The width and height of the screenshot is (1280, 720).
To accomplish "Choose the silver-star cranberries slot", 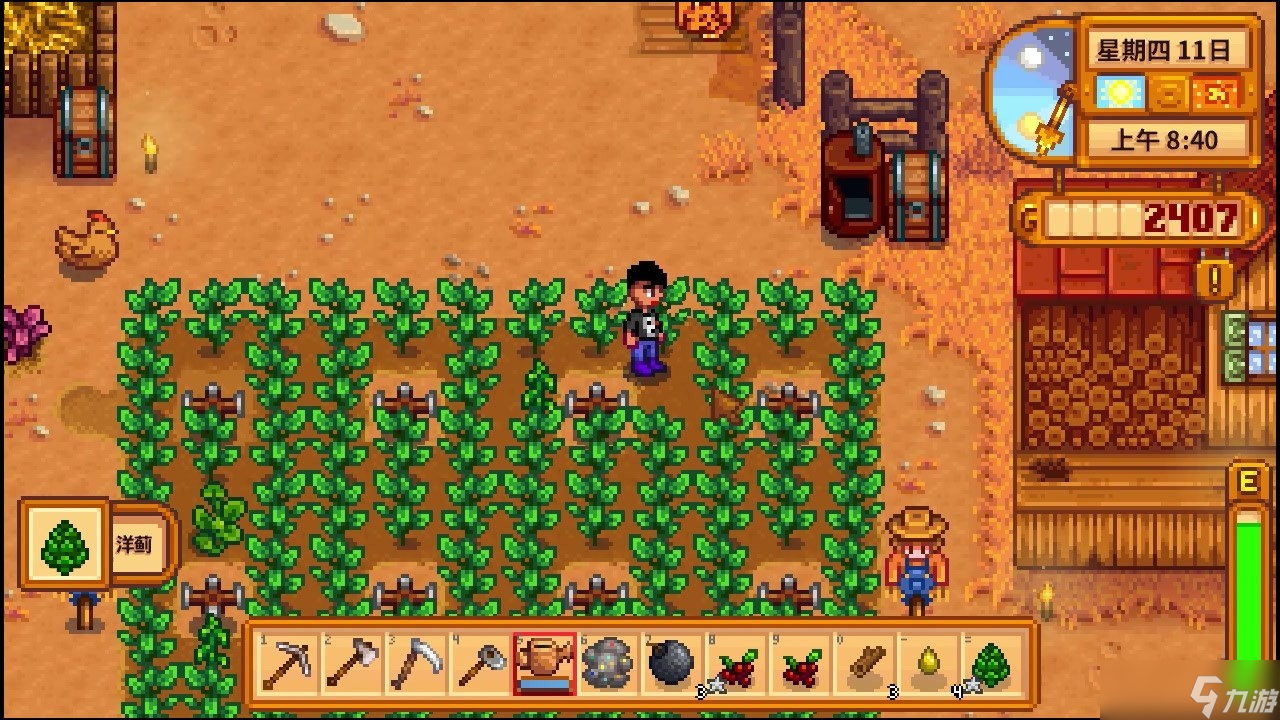I will point(735,663).
